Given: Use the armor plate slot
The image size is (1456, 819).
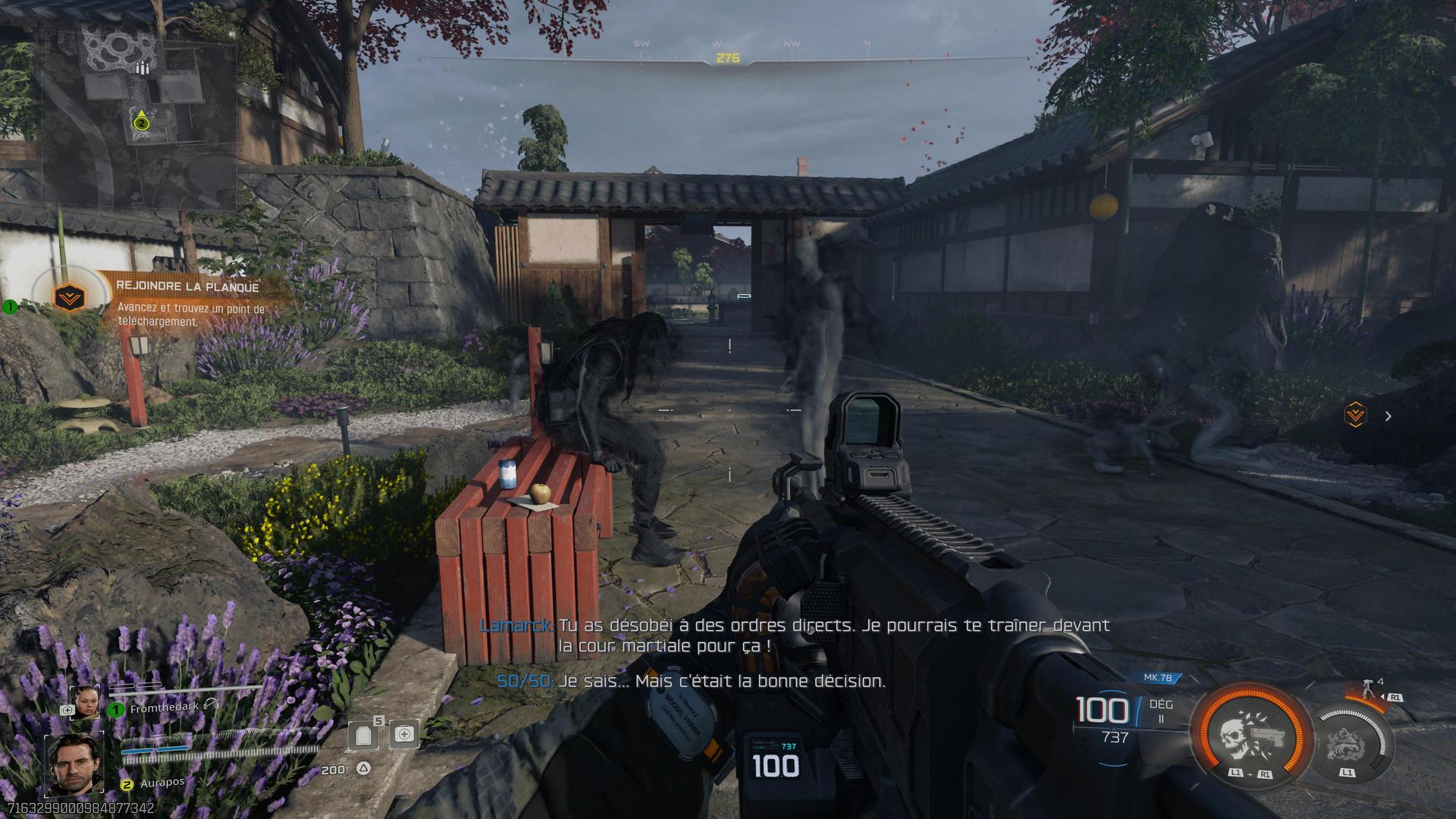Looking at the screenshot, I should pyautogui.click(x=363, y=734).
